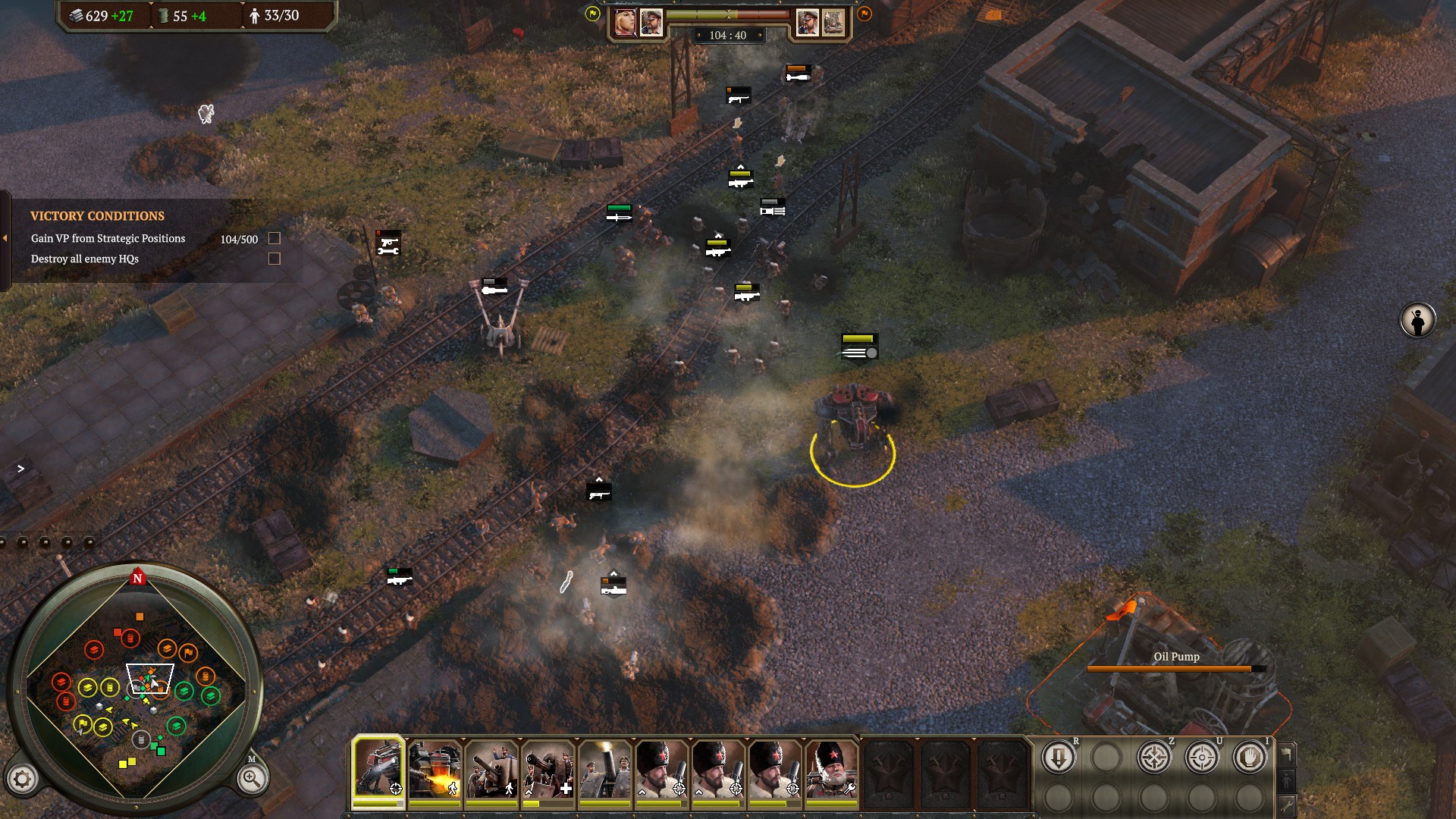Select the mortar crew unit card
The height and width of the screenshot is (819, 1456).
(604, 769)
